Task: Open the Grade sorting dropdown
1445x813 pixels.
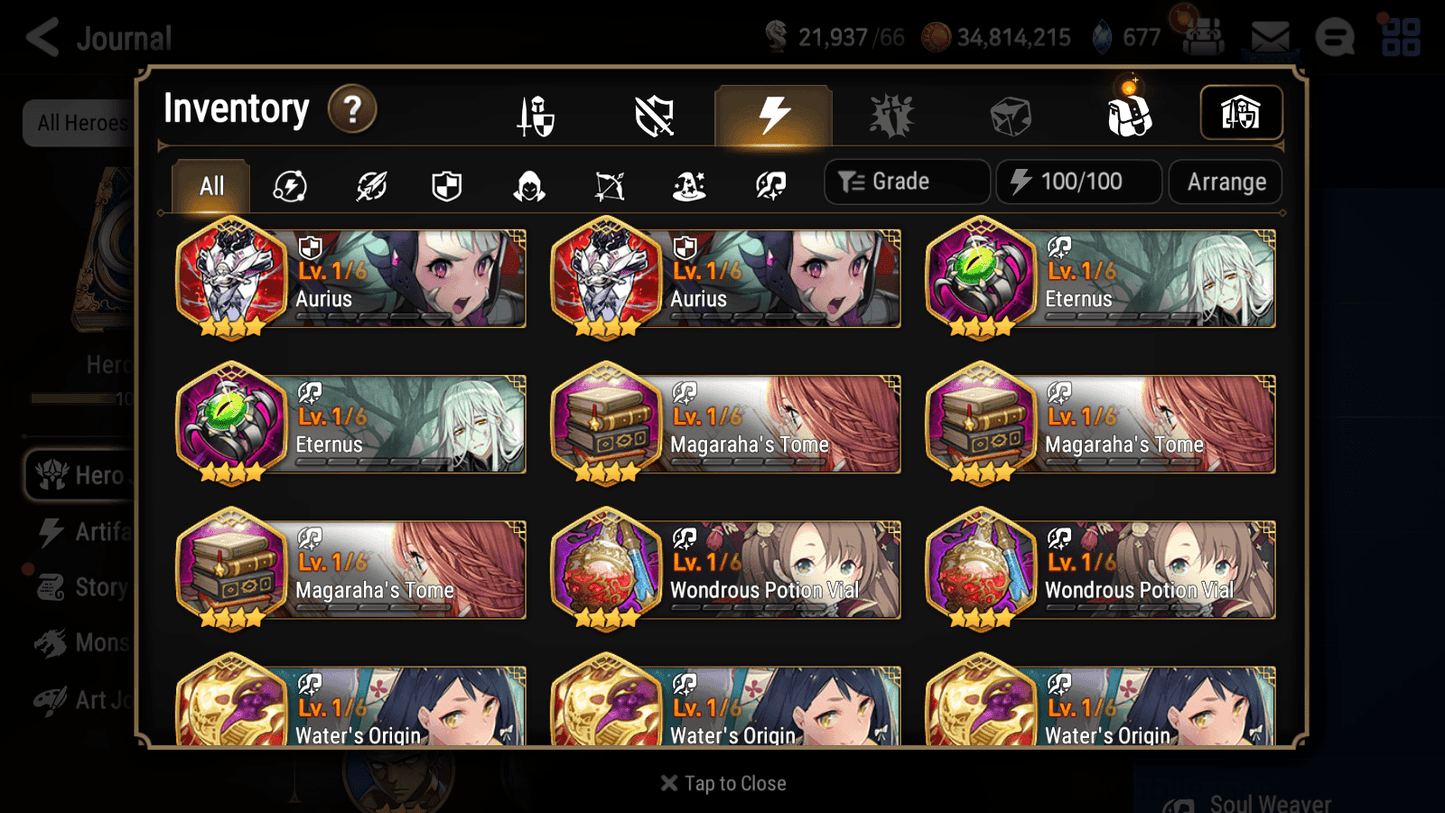Action: click(906, 181)
